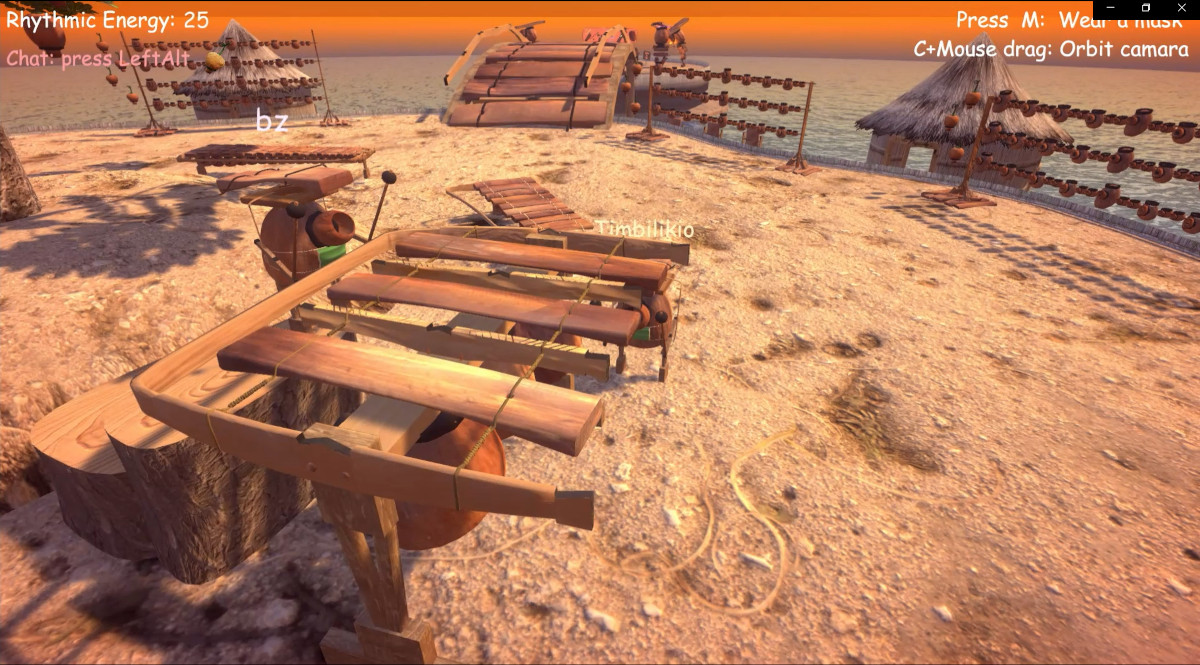The width and height of the screenshot is (1200, 665).
Task: Close the game window
Action: [x=1182, y=8]
